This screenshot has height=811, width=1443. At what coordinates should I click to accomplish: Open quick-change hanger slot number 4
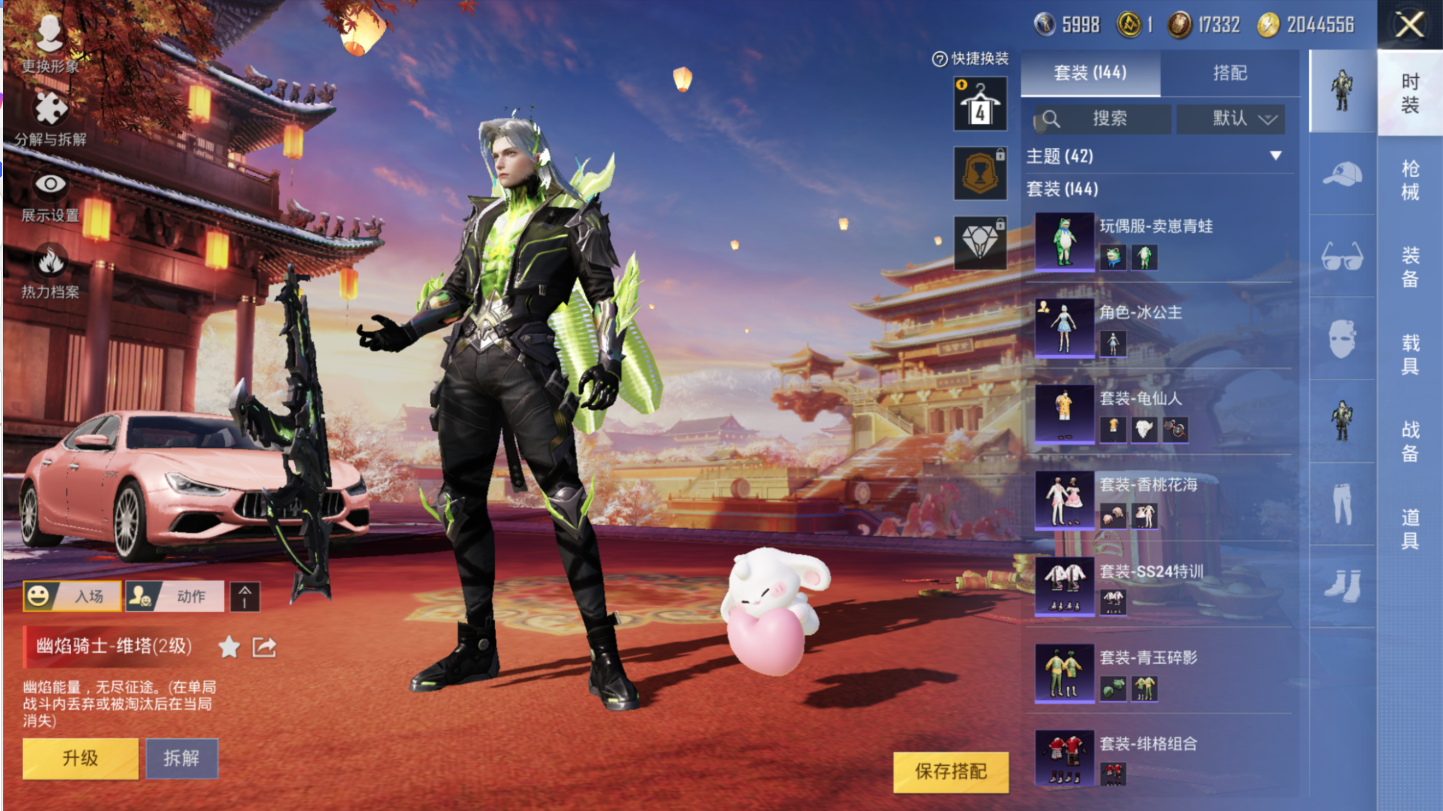[980, 104]
